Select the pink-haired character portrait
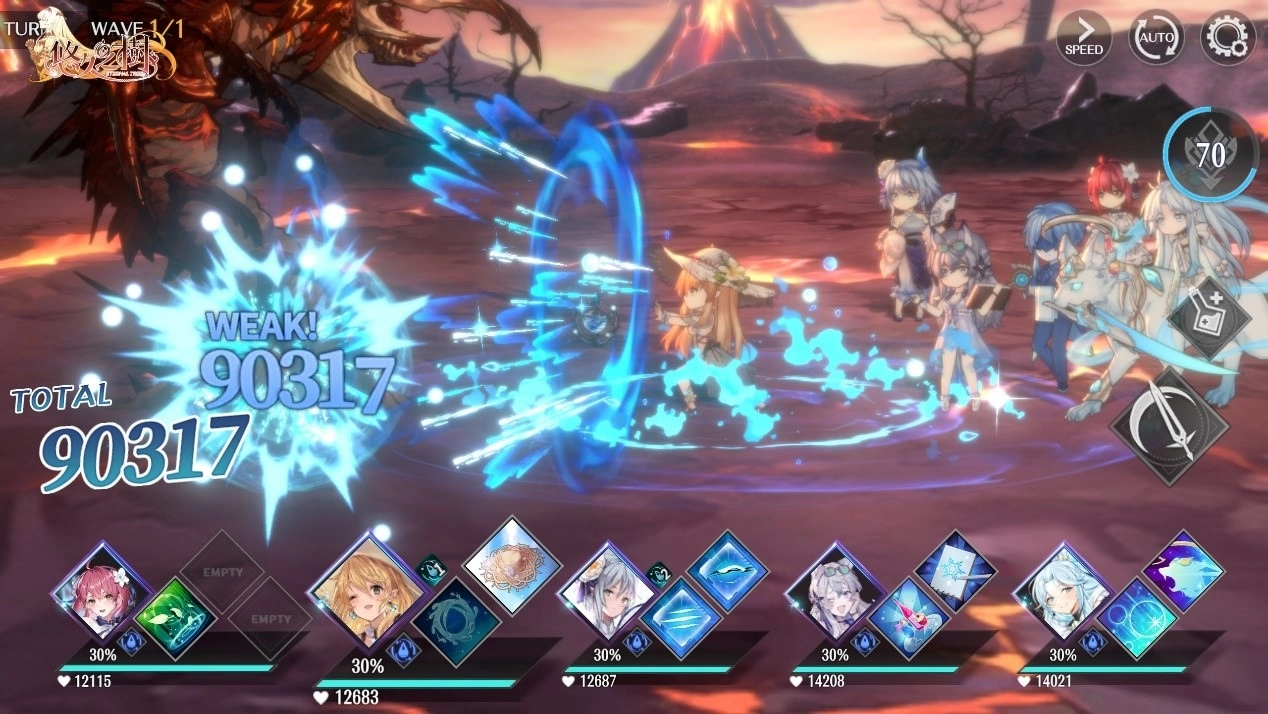1268x714 pixels. [x=100, y=590]
